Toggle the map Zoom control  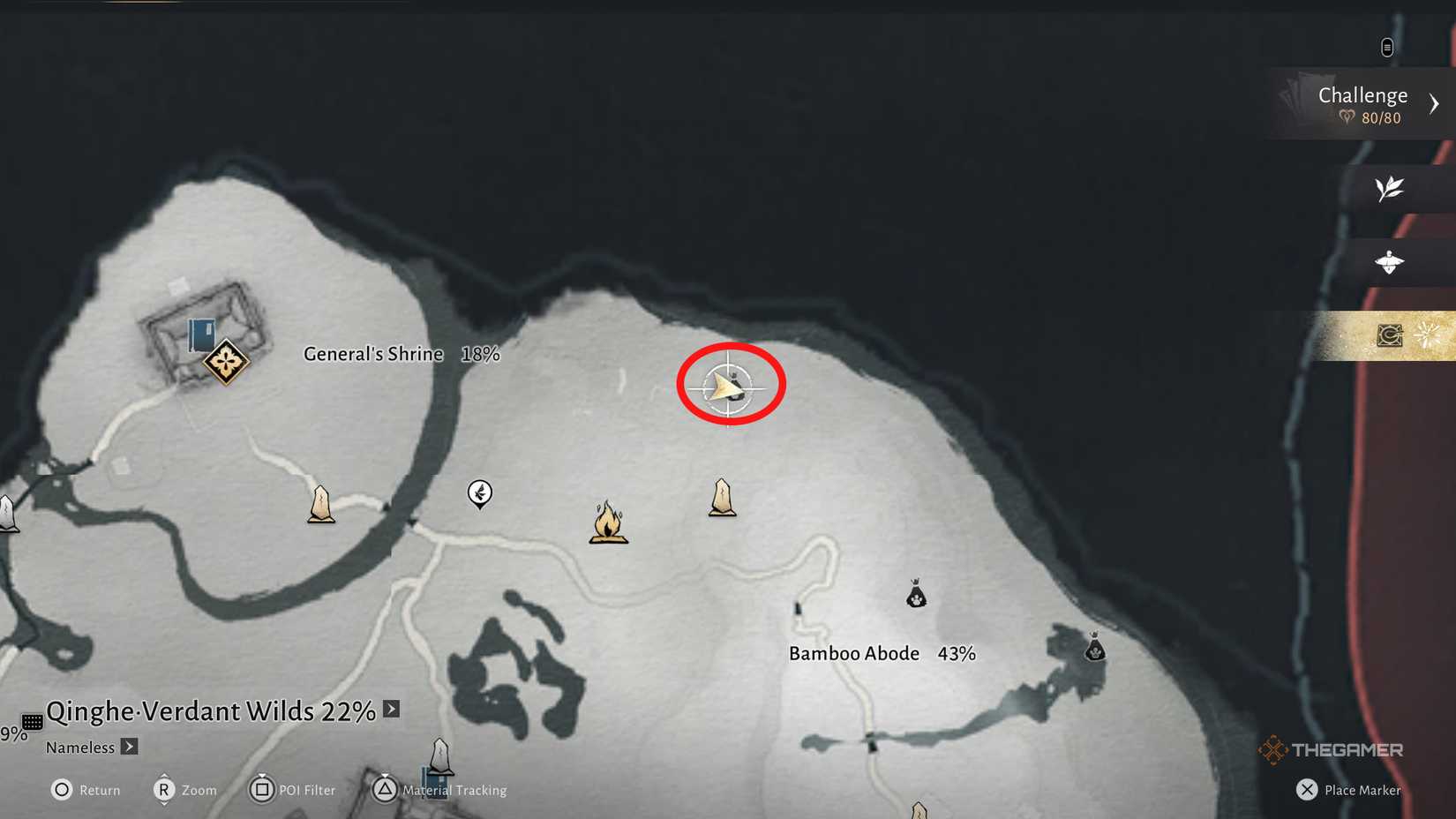[163, 790]
